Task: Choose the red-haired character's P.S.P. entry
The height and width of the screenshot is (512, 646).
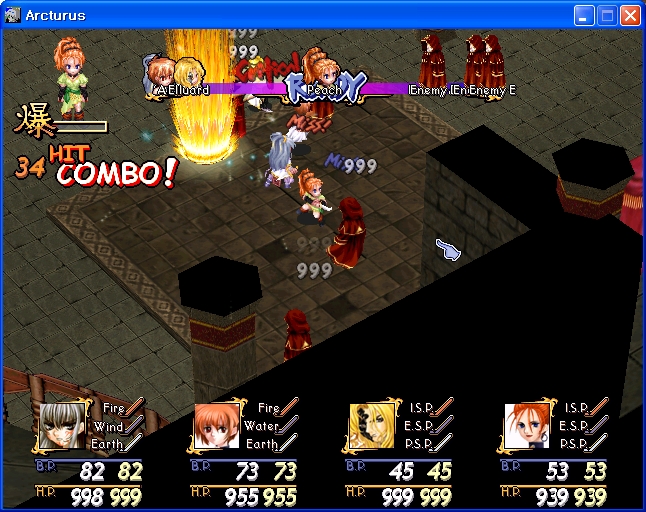Action: [576, 444]
